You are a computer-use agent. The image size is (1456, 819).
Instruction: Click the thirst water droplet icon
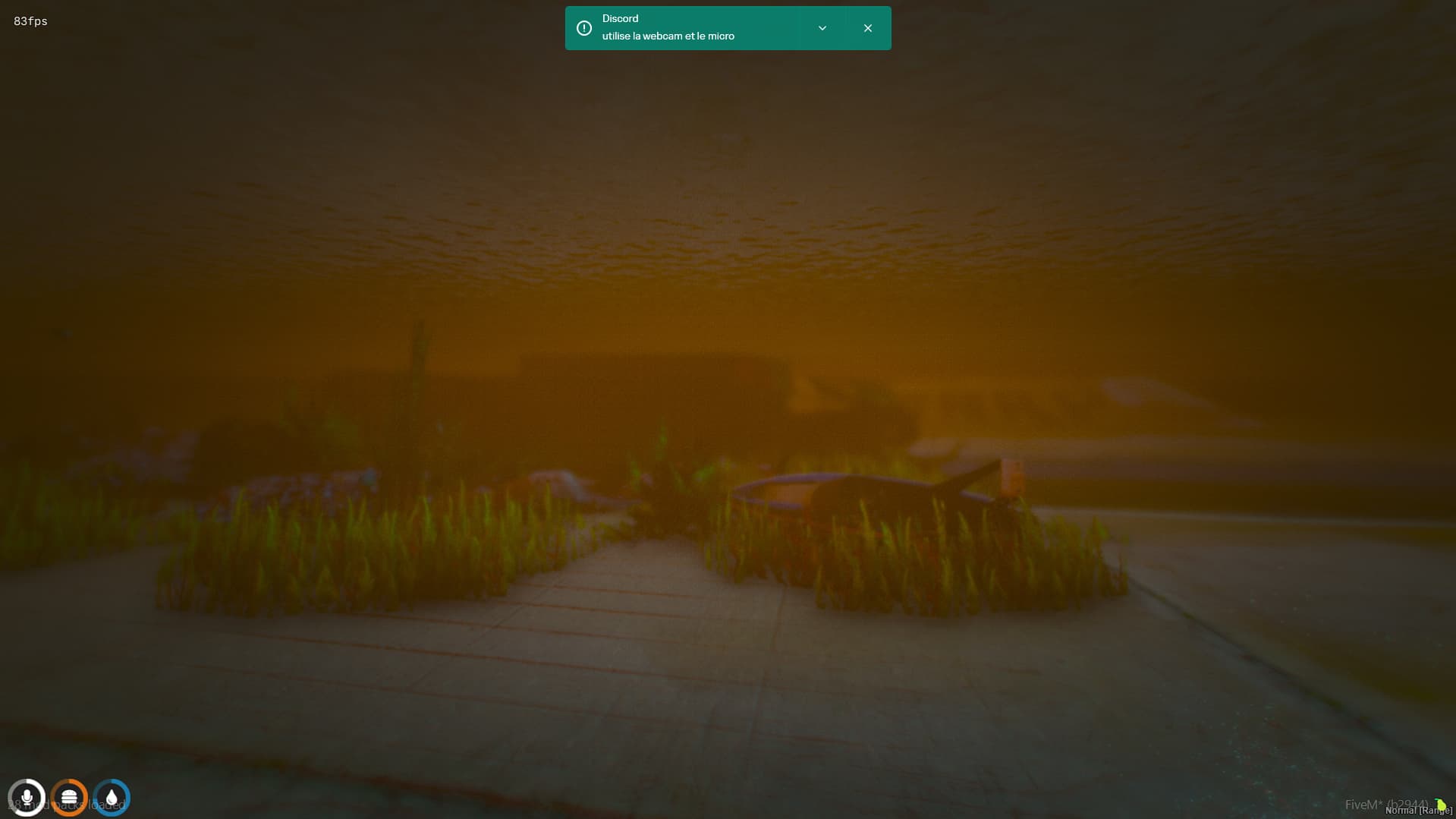pyautogui.click(x=111, y=797)
